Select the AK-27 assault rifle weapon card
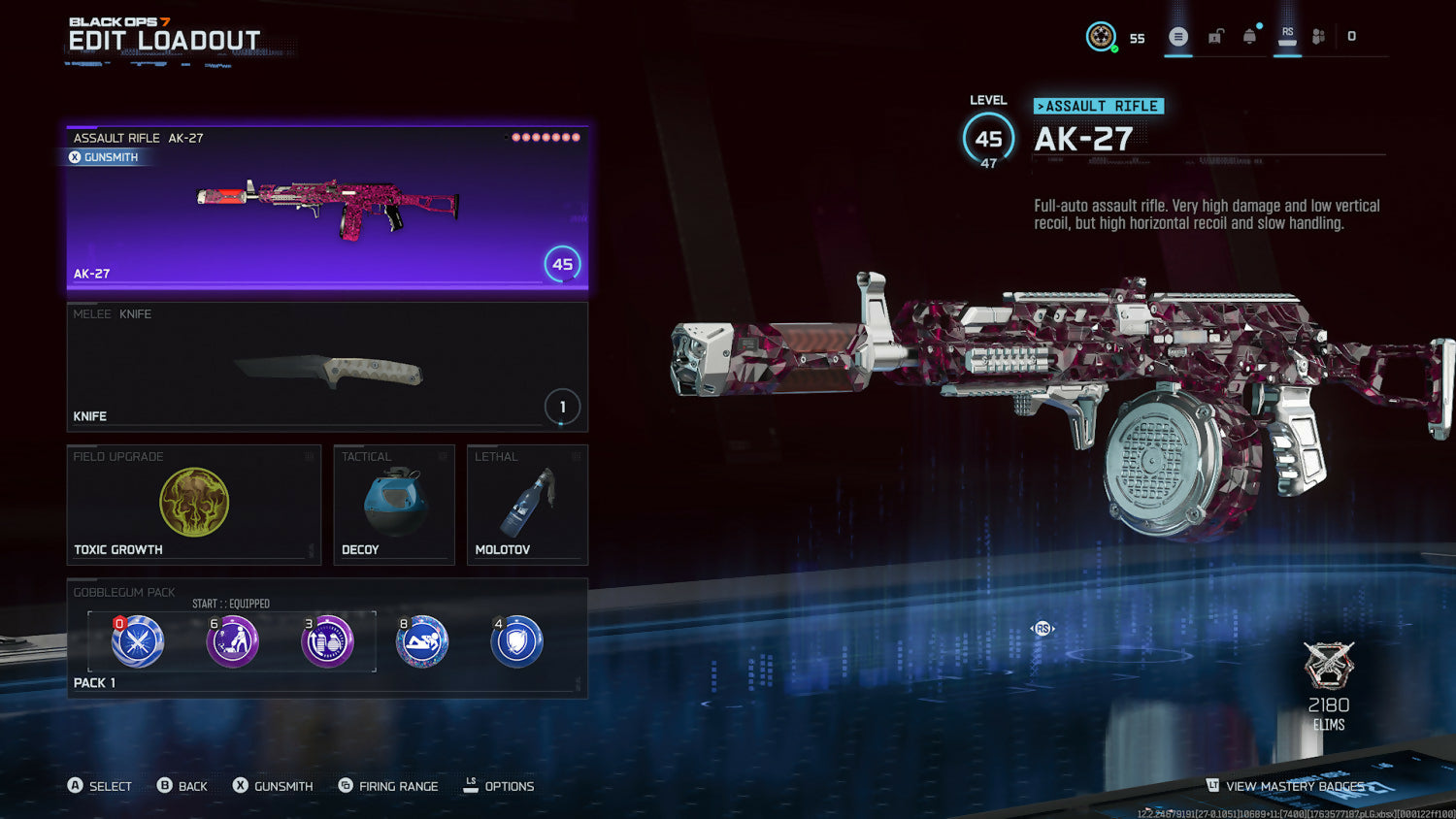The height and width of the screenshot is (819, 1456). (x=327, y=208)
